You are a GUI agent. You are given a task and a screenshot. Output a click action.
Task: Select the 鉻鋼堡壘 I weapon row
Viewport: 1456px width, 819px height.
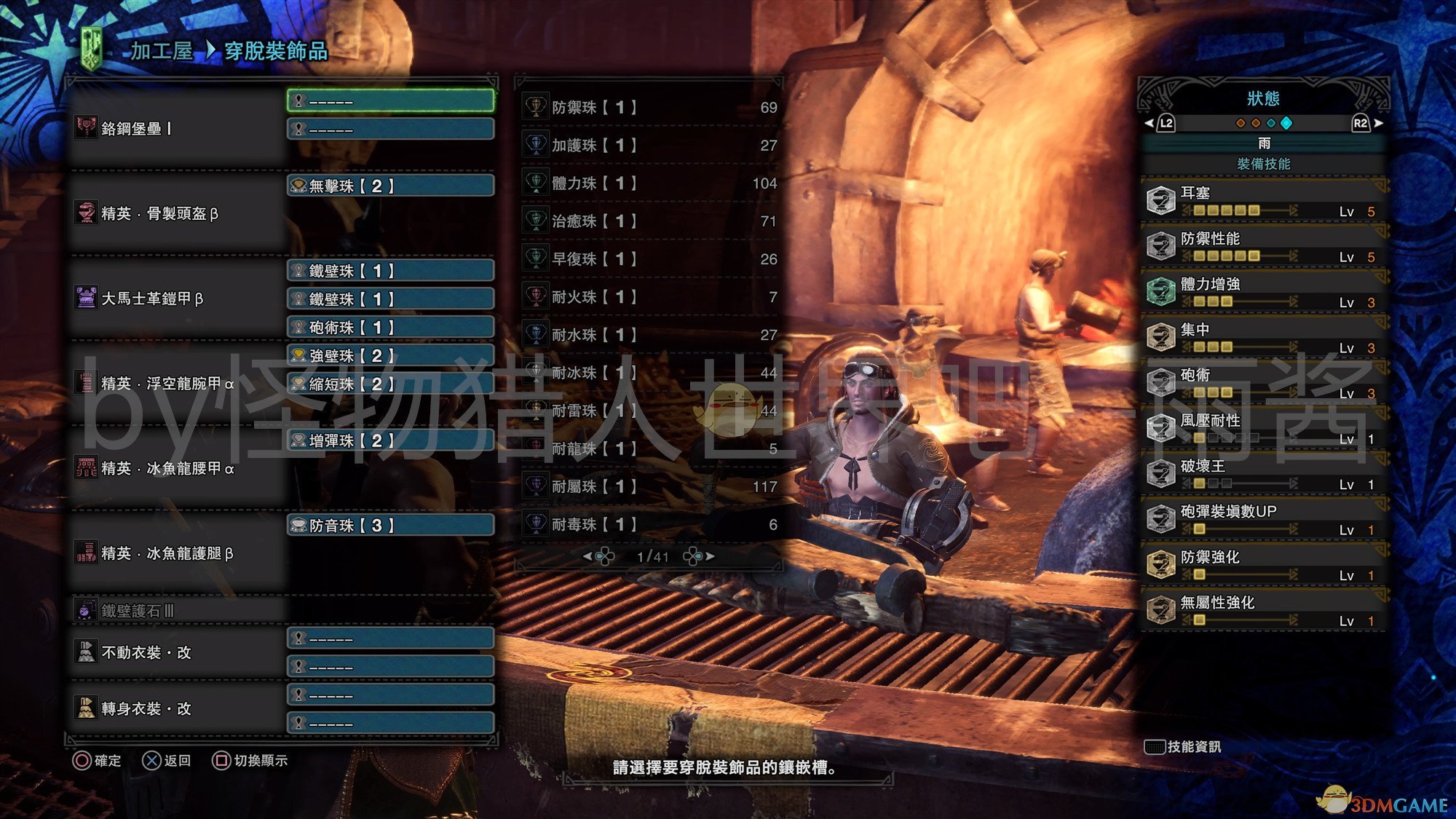[175, 129]
